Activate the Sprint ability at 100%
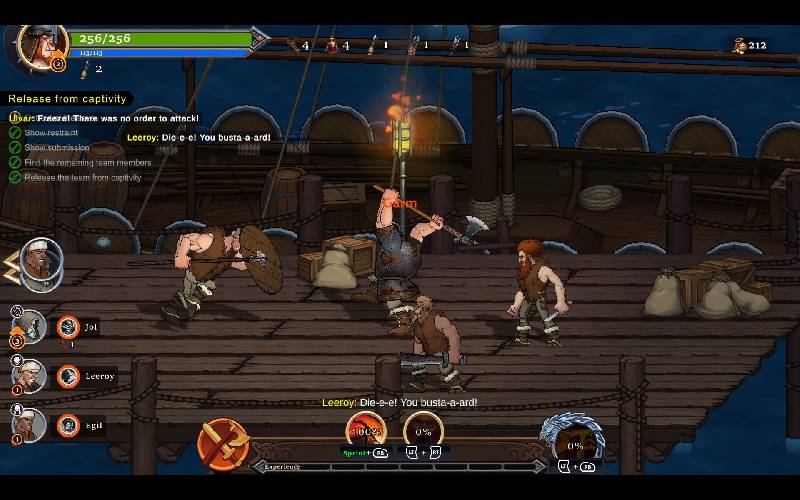This screenshot has height=500, width=800. click(x=365, y=432)
